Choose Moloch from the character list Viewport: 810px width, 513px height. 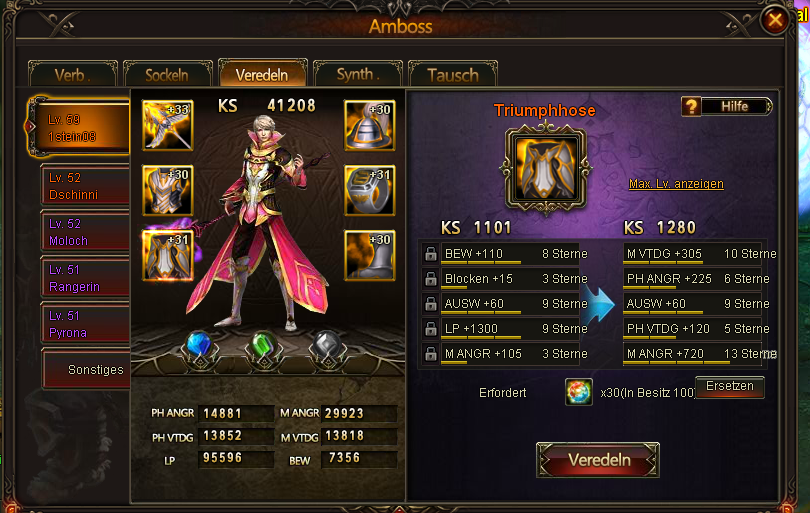coord(85,233)
